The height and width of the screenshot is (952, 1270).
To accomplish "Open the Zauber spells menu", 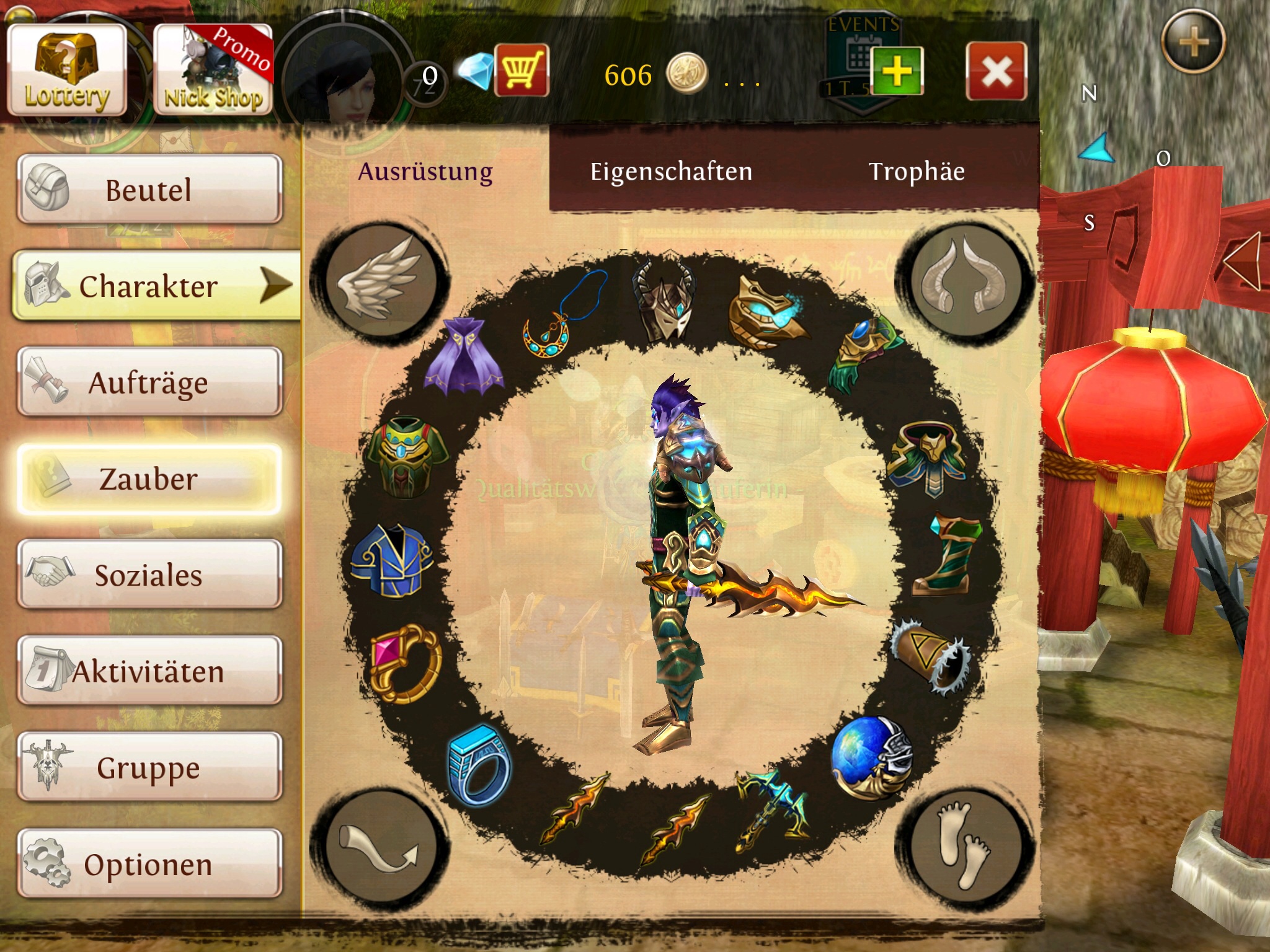I will point(149,478).
